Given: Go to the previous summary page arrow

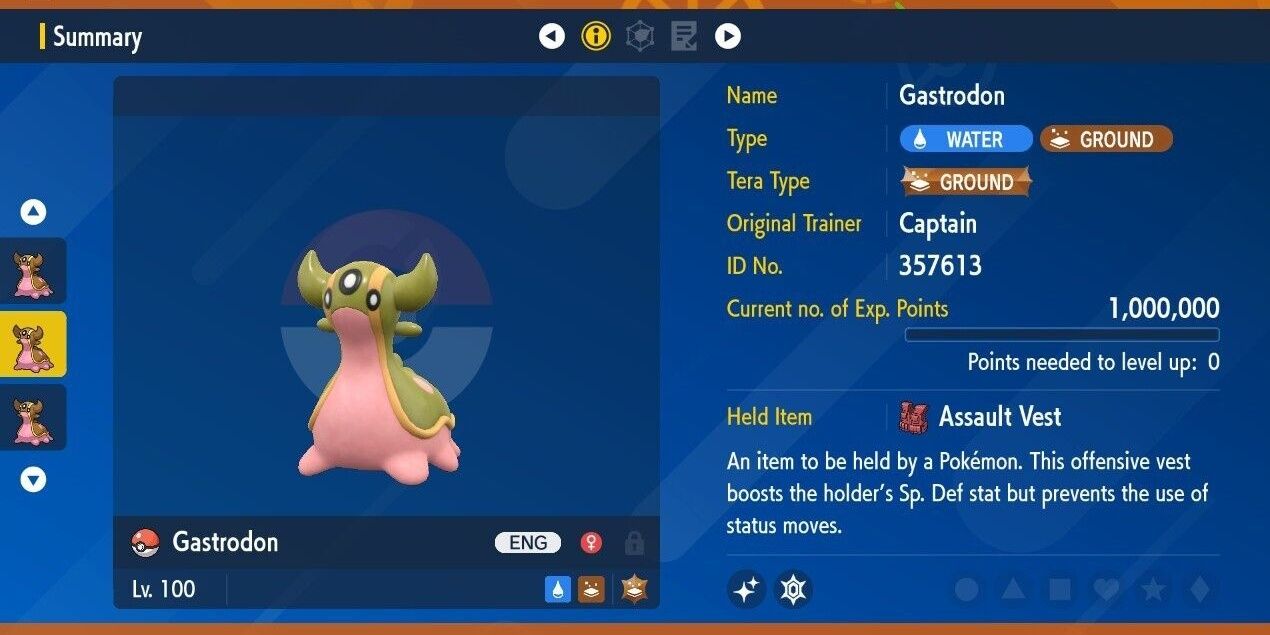Looking at the screenshot, I should pos(552,37).
